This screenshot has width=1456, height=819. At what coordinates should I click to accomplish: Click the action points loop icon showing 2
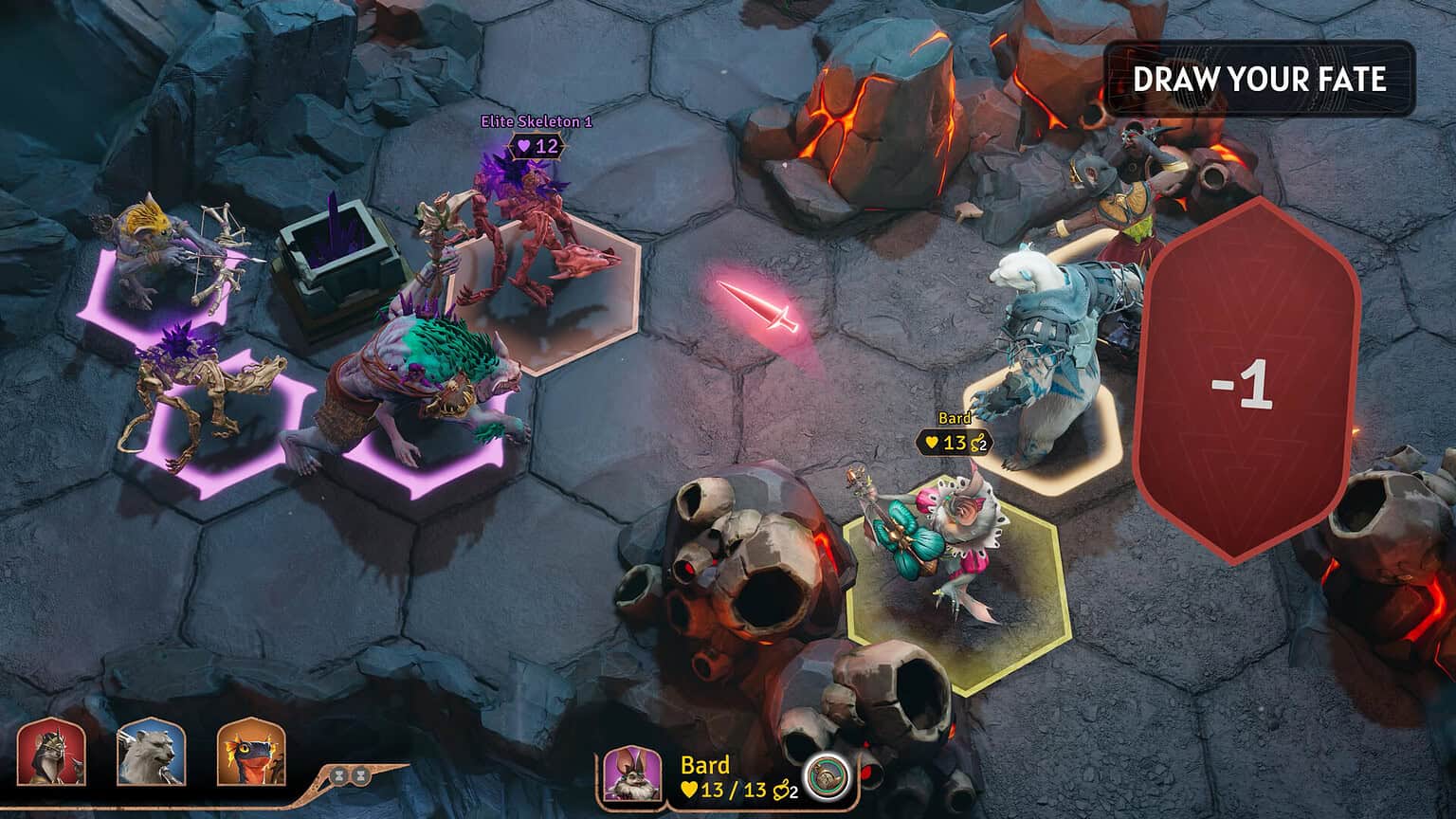(780, 791)
